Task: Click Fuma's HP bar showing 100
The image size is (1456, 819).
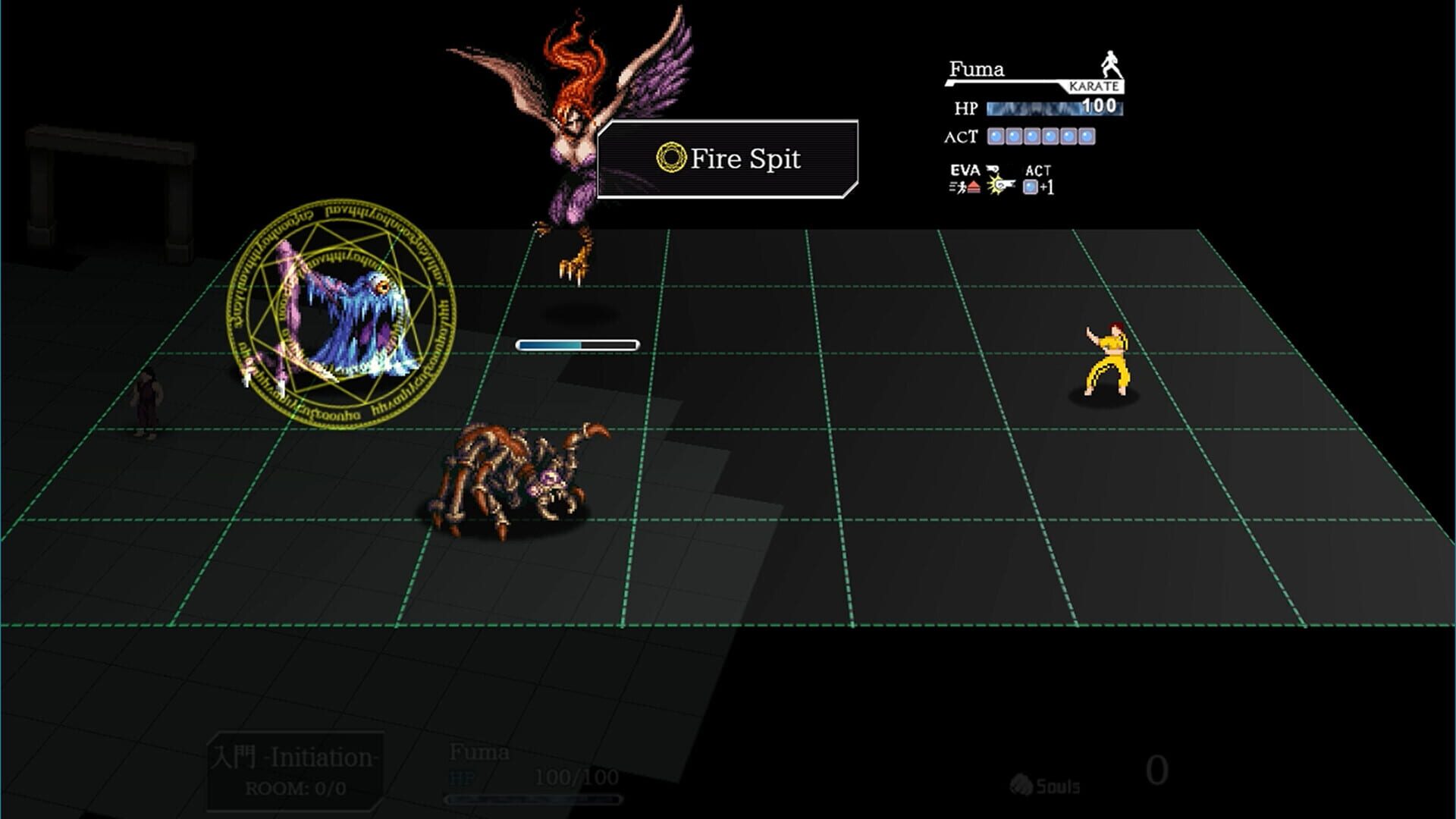Action: [x=1053, y=108]
